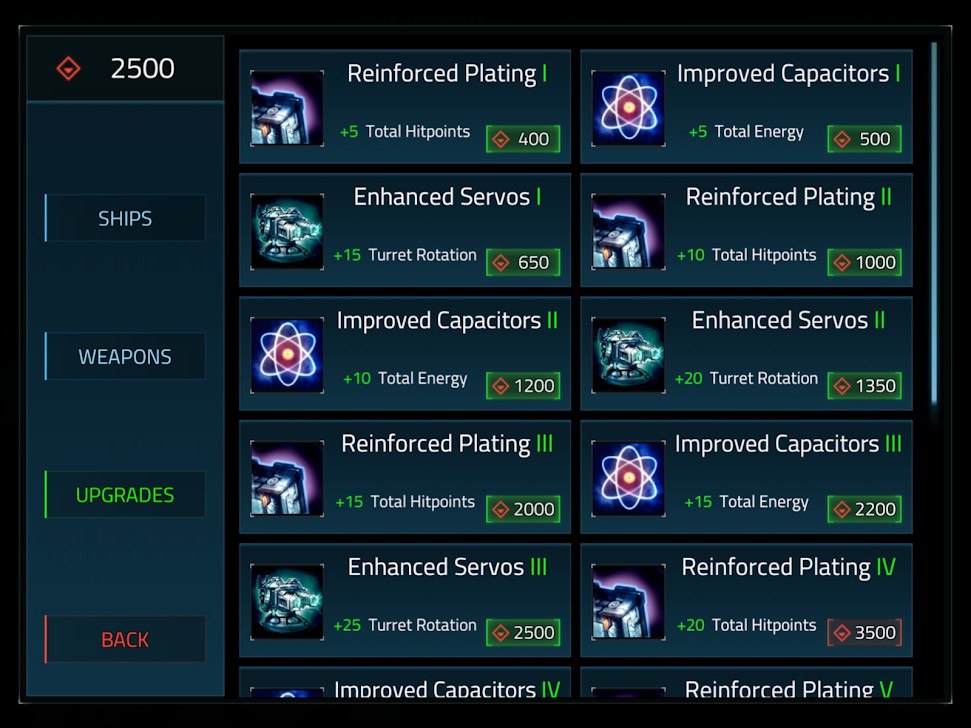
Task: Buy Enhanced Servos III for 2500
Action: [x=523, y=632]
